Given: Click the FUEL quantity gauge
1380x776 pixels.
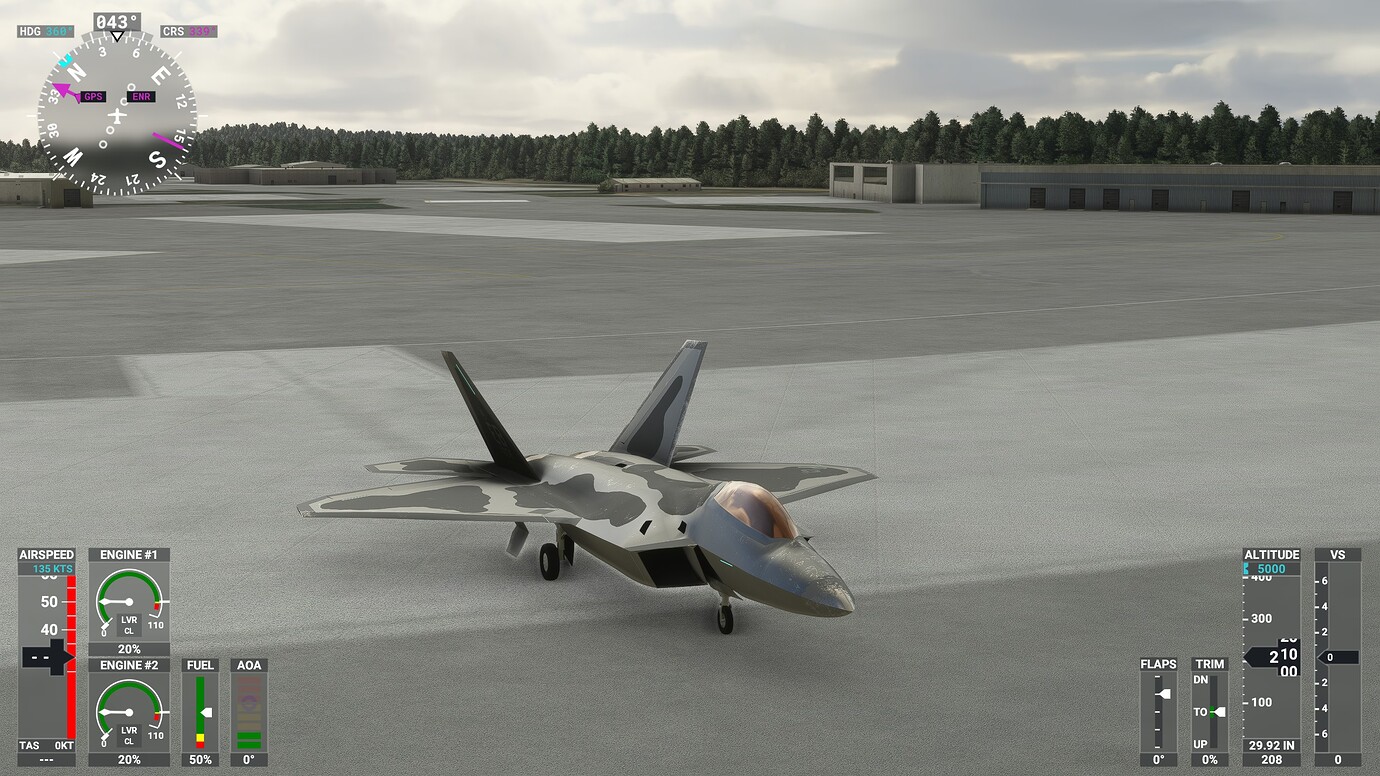Looking at the screenshot, I should 200,710.
